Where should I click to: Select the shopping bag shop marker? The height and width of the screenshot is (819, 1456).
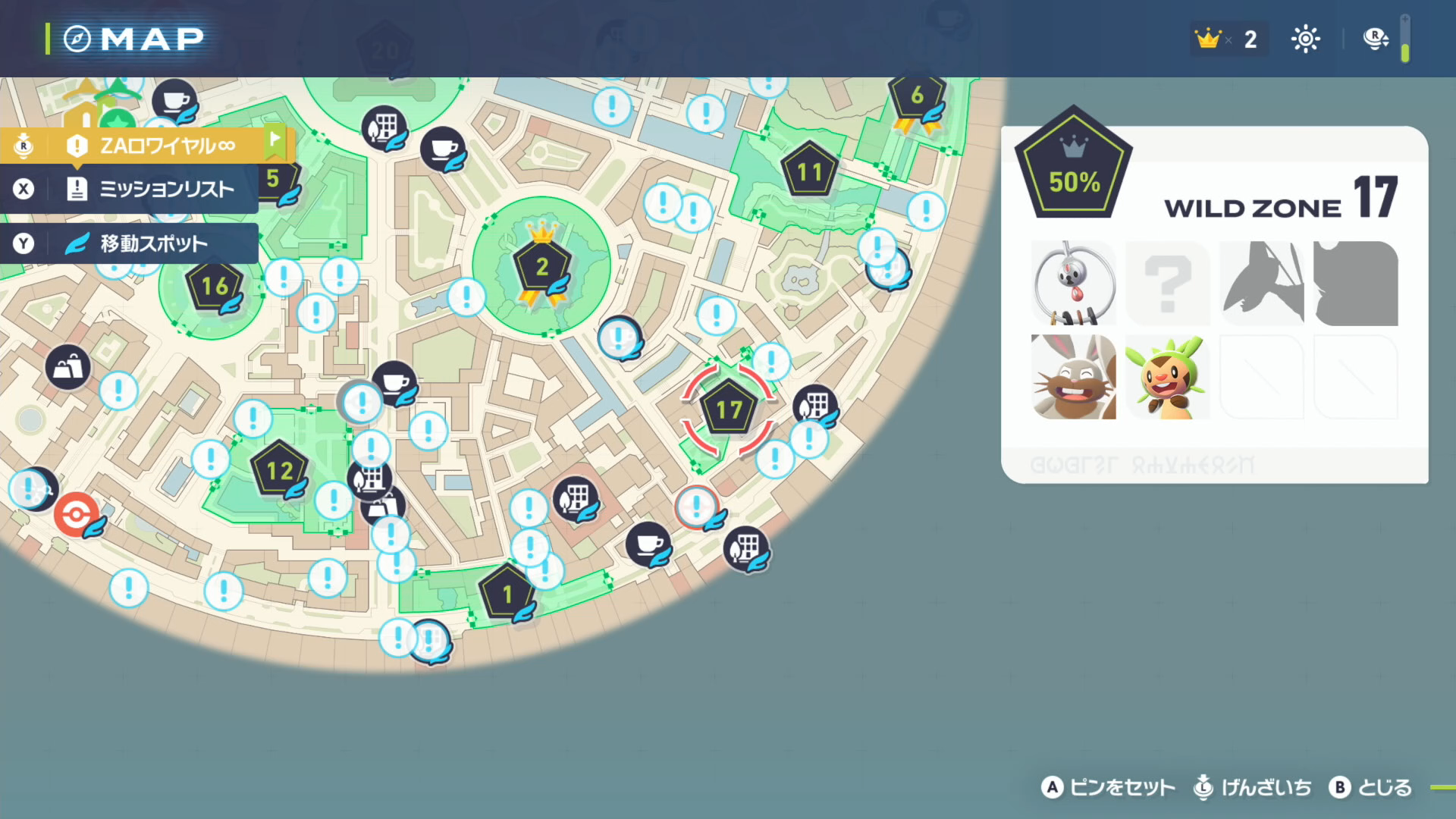click(68, 368)
